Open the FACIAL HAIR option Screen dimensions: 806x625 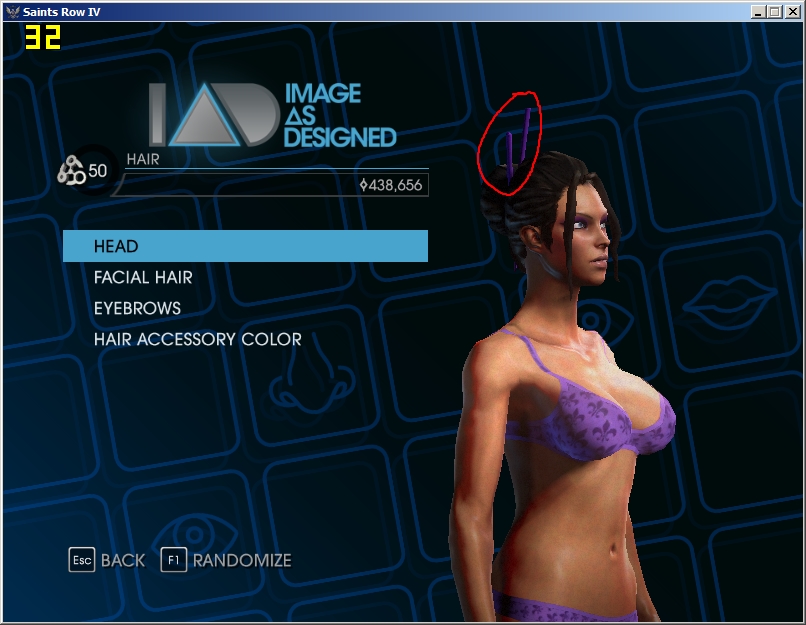click(x=143, y=277)
